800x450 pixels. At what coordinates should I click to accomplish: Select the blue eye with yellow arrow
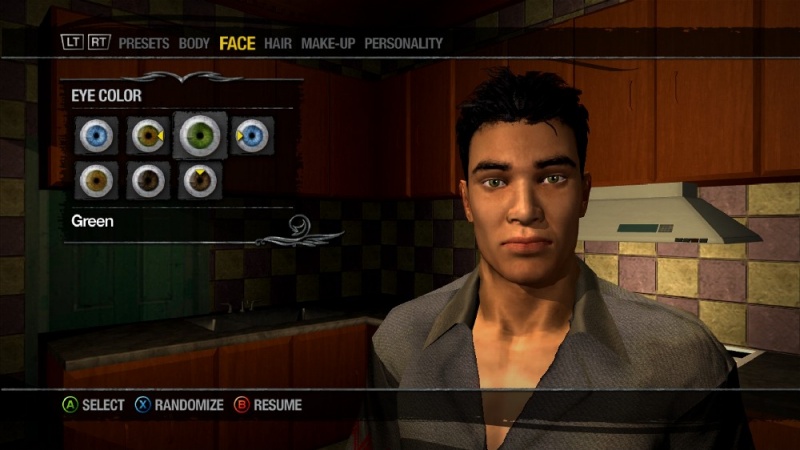252,135
